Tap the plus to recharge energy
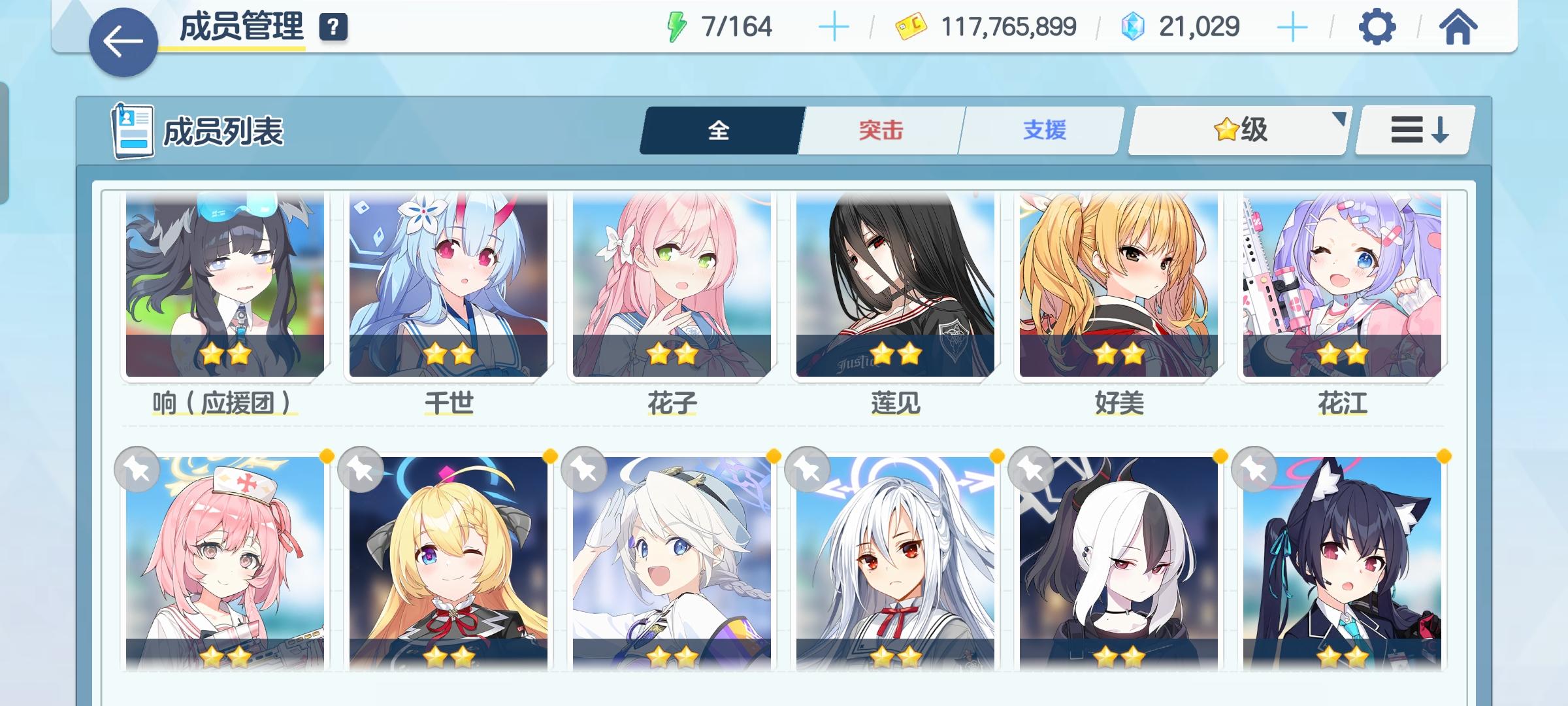 tap(833, 27)
